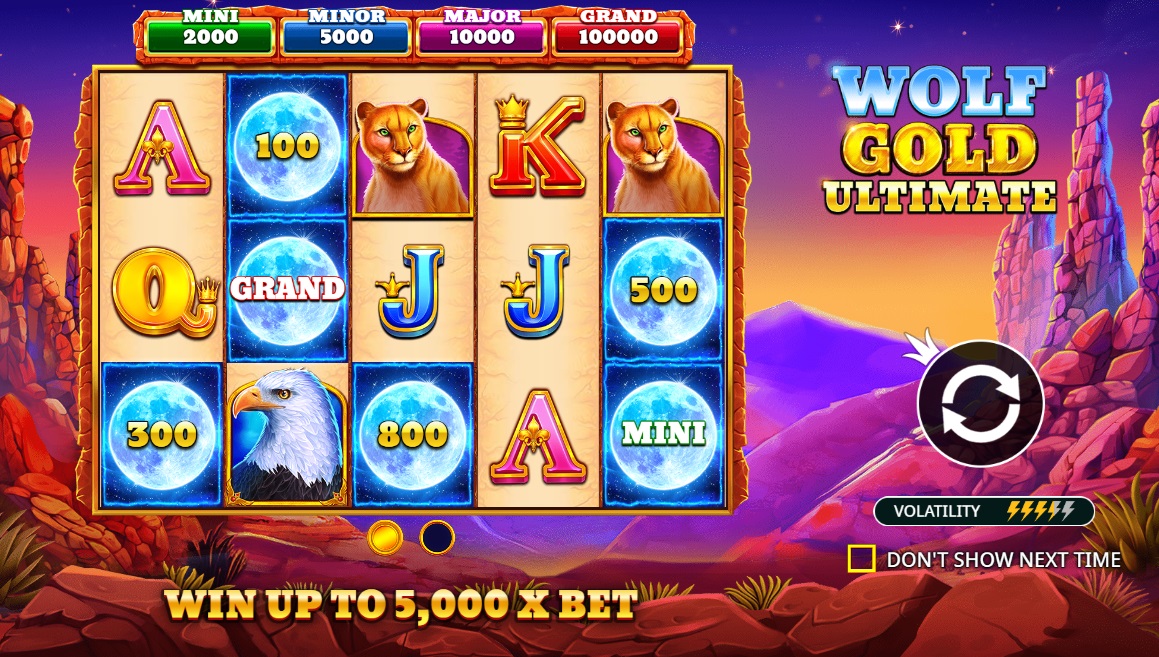Viewport: 1159px width, 657px height.
Task: Select the dark second page dot
Action: coord(437,537)
